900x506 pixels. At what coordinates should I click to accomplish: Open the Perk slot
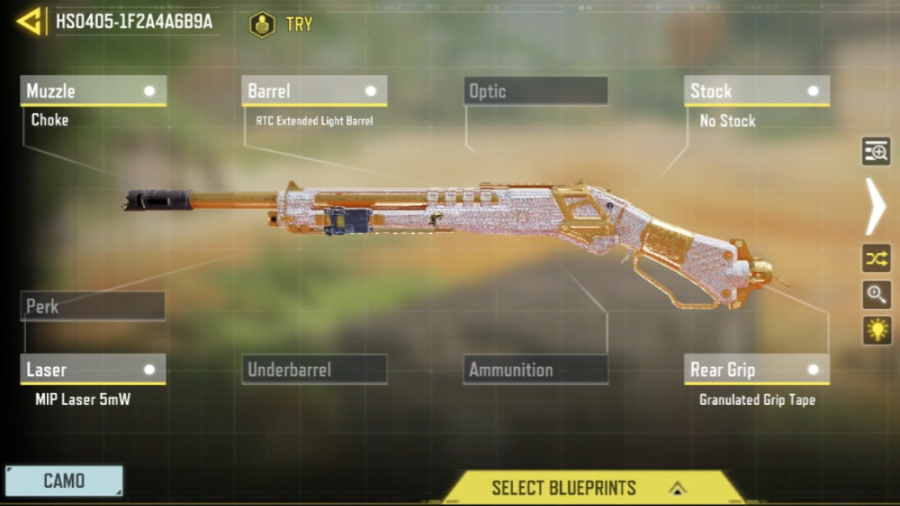[93, 306]
